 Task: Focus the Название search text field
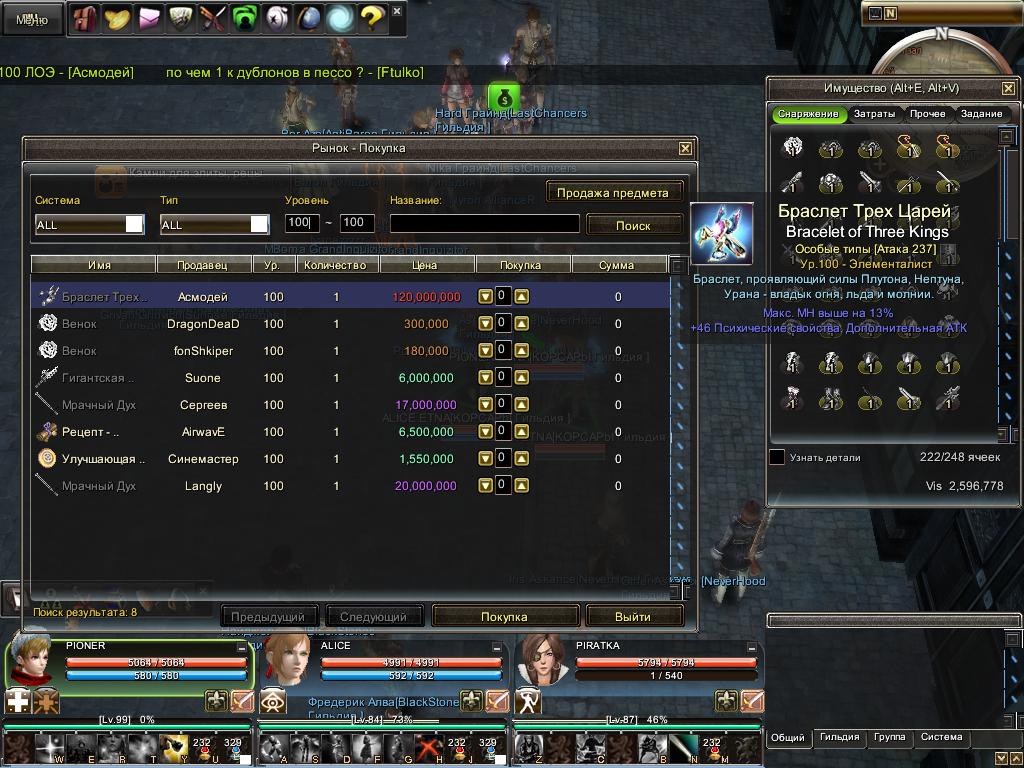point(484,224)
